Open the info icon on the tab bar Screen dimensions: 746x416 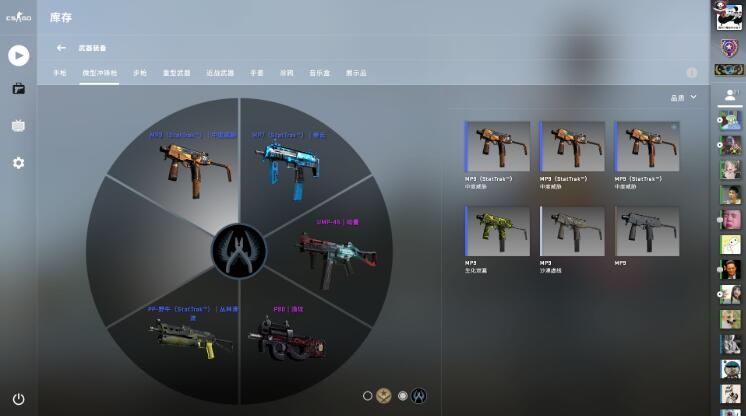point(691,73)
